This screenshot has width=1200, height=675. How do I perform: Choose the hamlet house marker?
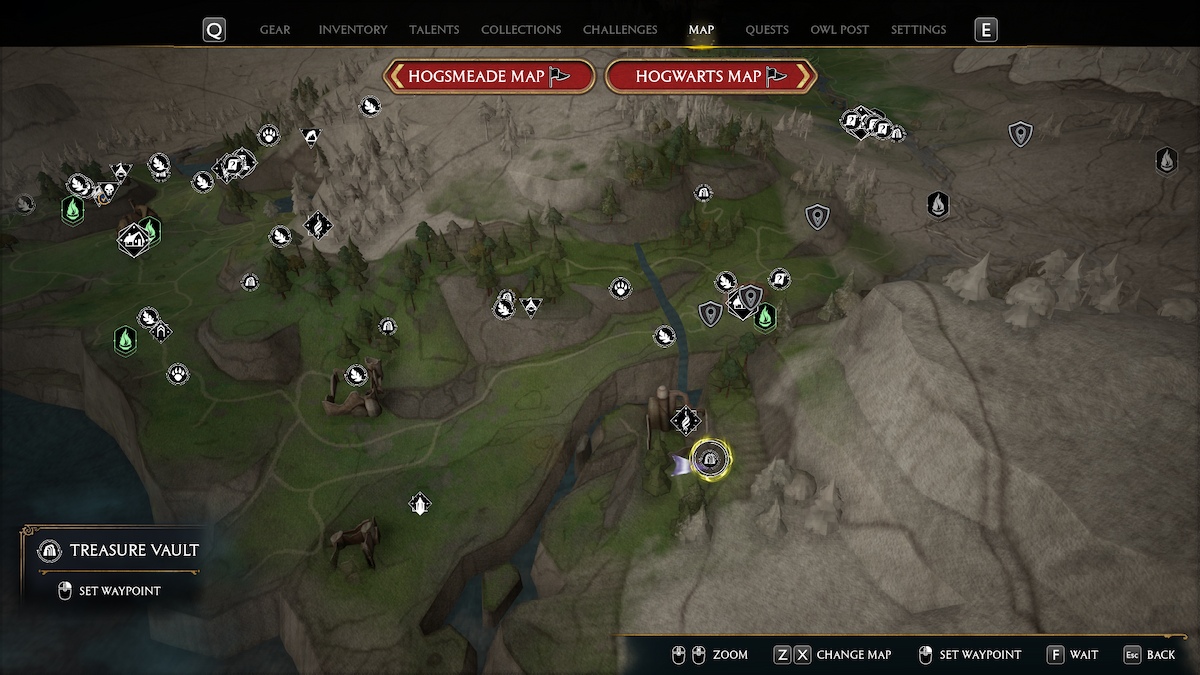coord(133,239)
